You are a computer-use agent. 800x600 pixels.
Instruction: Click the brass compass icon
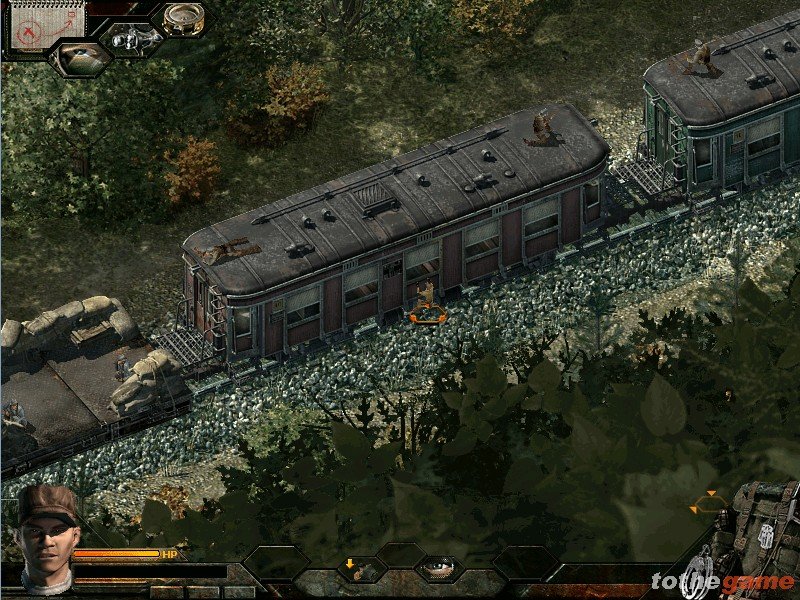[x=182, y=19]
